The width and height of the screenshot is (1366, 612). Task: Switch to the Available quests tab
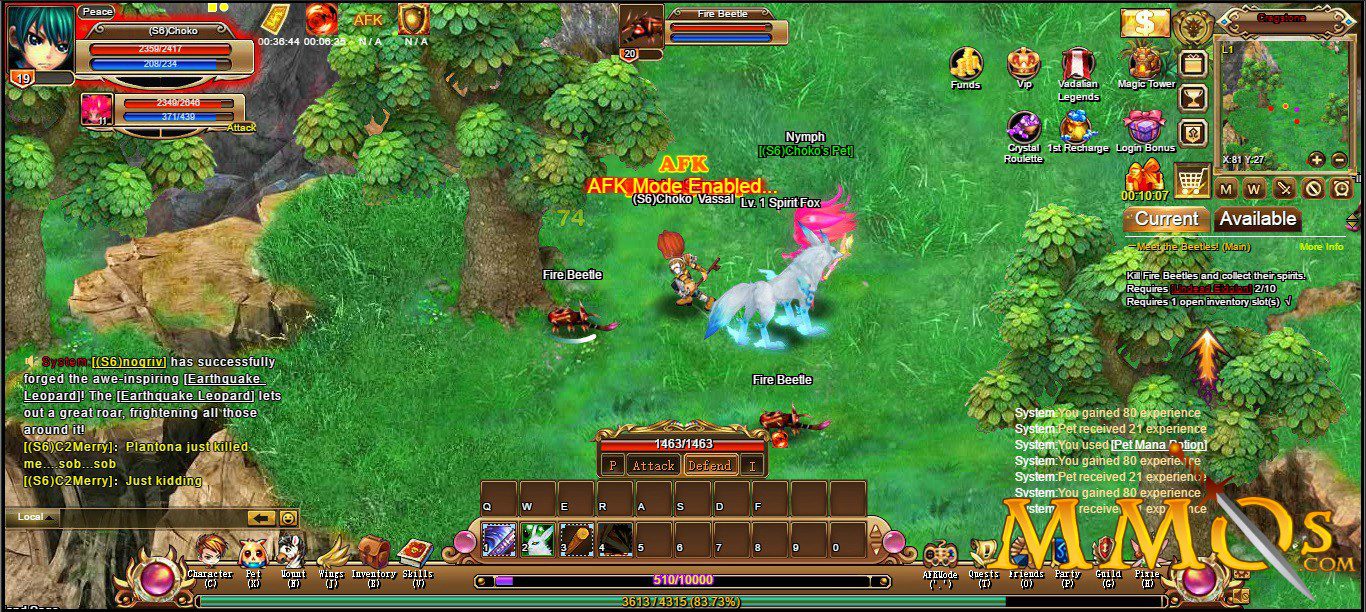tap(1257, 219)
